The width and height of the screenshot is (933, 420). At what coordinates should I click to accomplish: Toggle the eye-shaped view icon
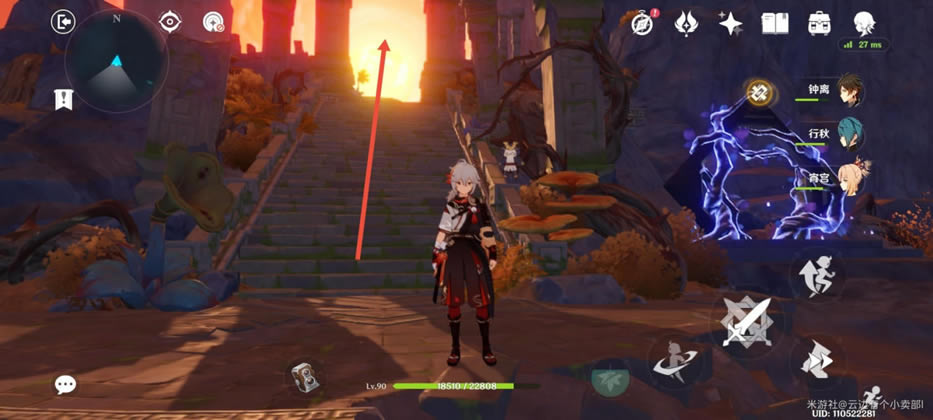click(x=169, y=21)
